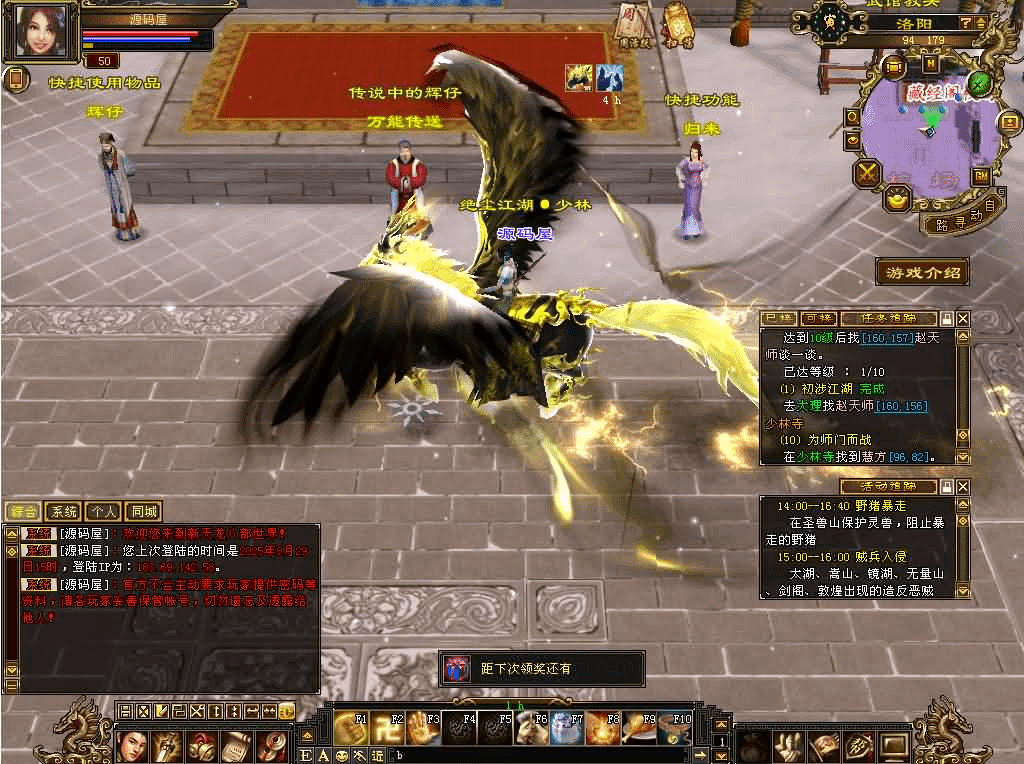This screenshot has height=764, width=1024.
Task: Open the 同城 same-city chat tab
Action: pos(144,512)
